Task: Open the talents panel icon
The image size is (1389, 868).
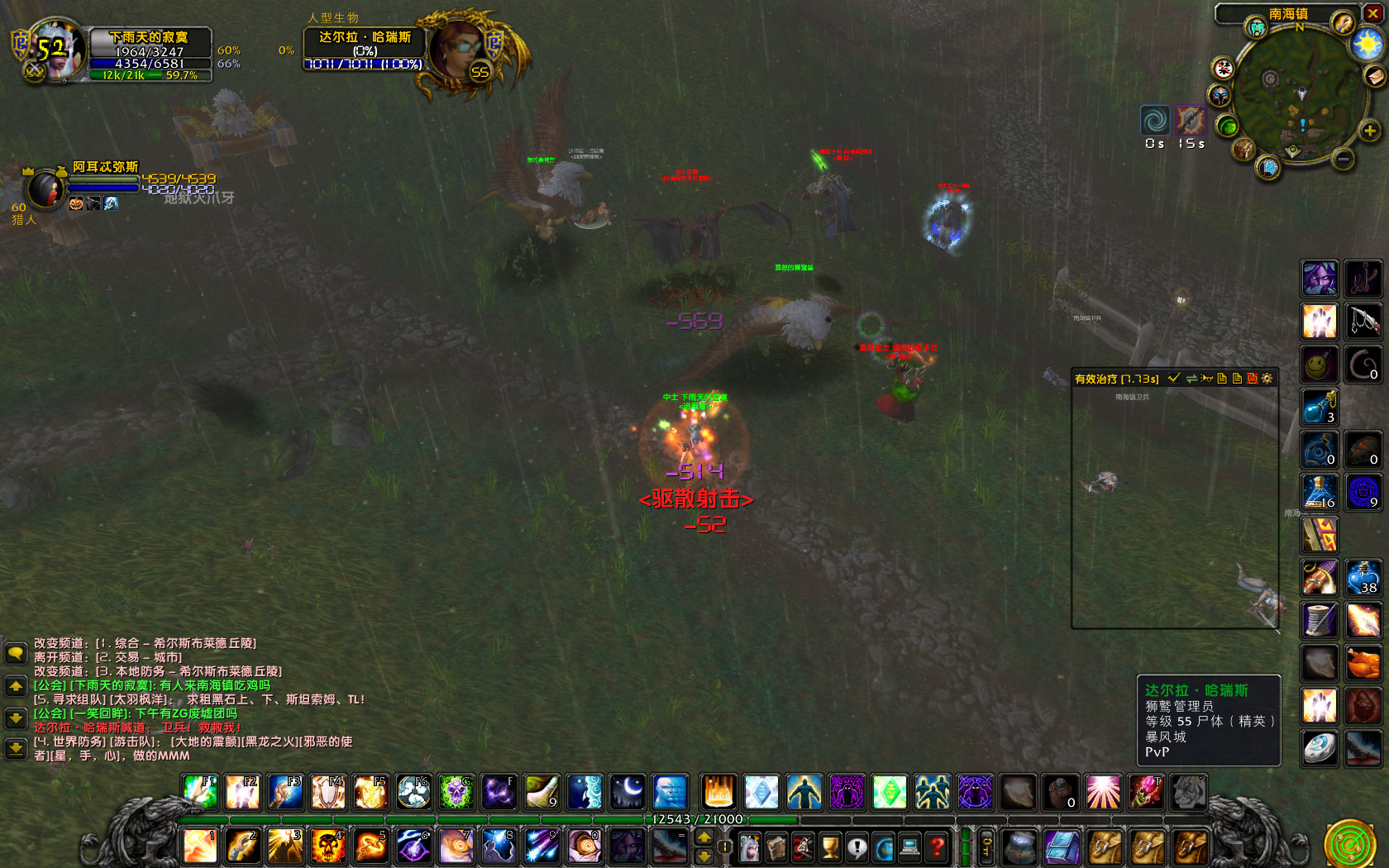Action: pos(801,847)
